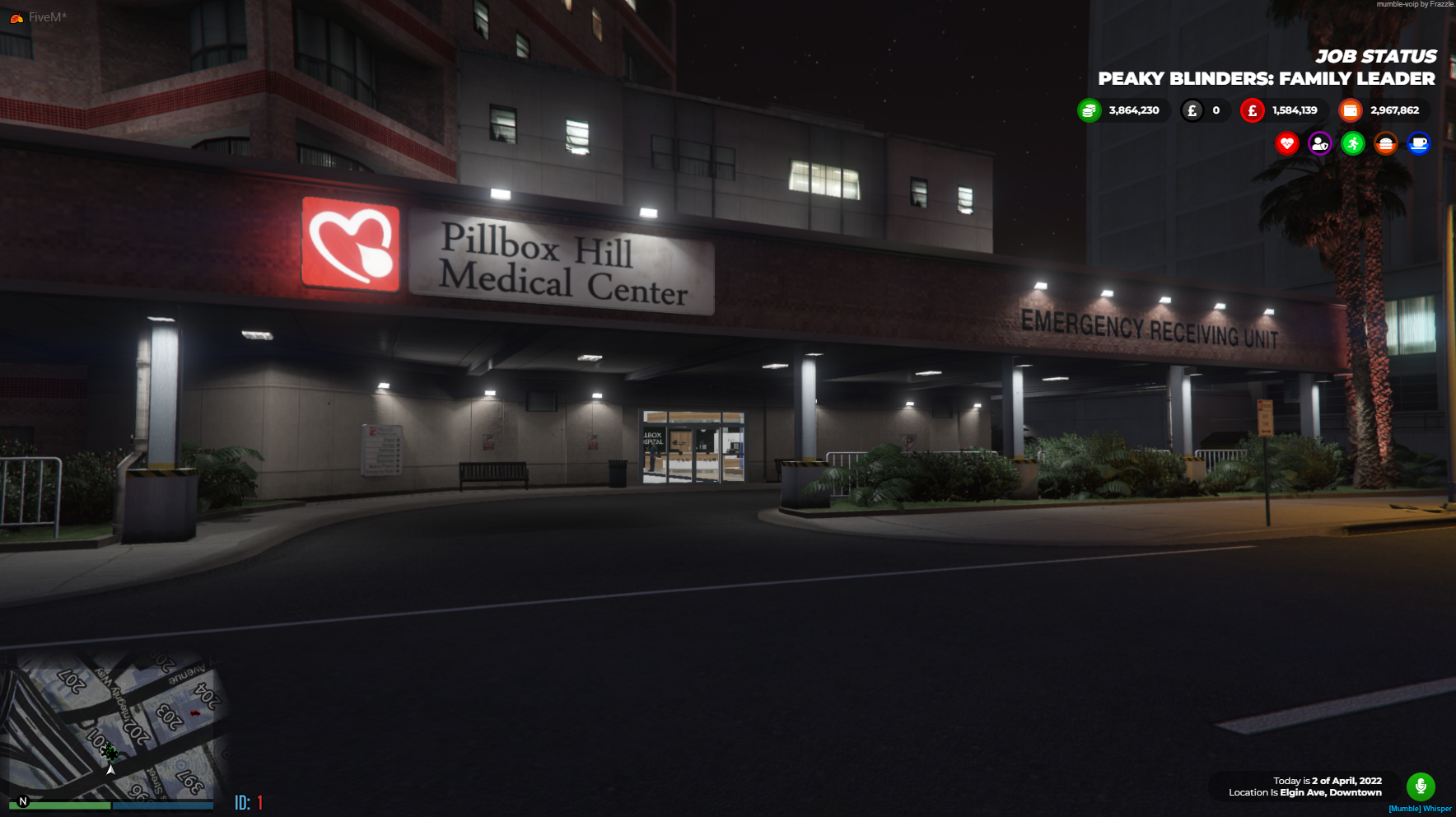1456x817 pixels.
Task: Click the green stamina runner icon
Action: [x=1353, y=143]
